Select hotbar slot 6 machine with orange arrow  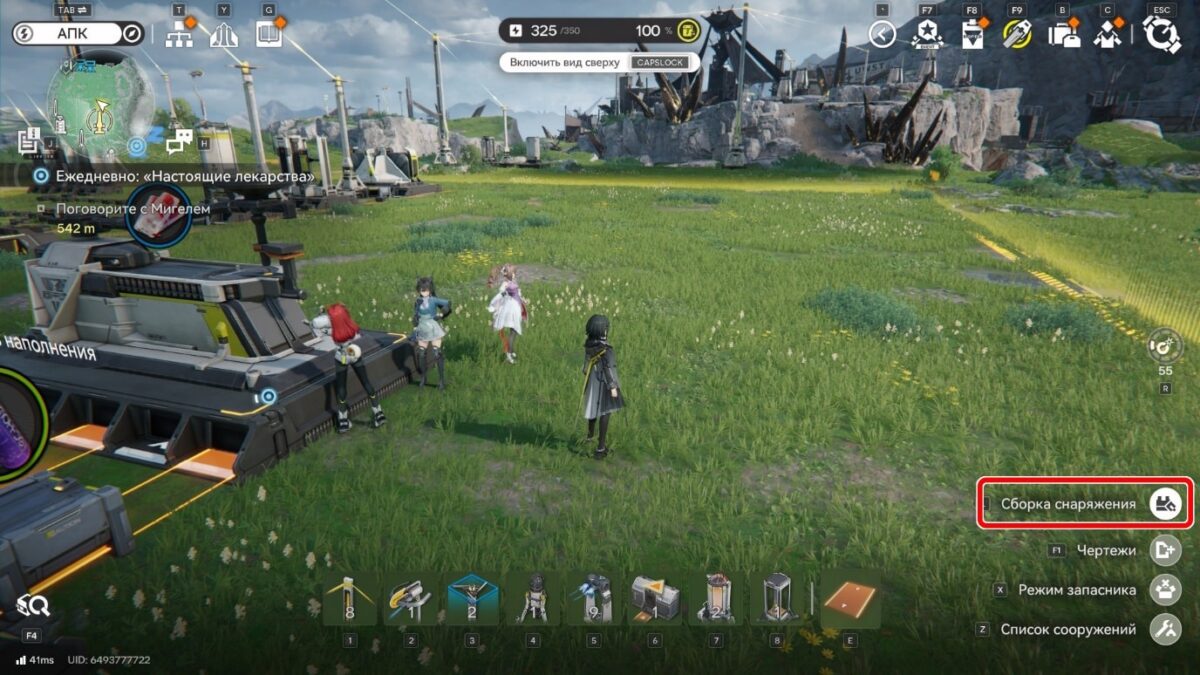[x=654, y=599]
